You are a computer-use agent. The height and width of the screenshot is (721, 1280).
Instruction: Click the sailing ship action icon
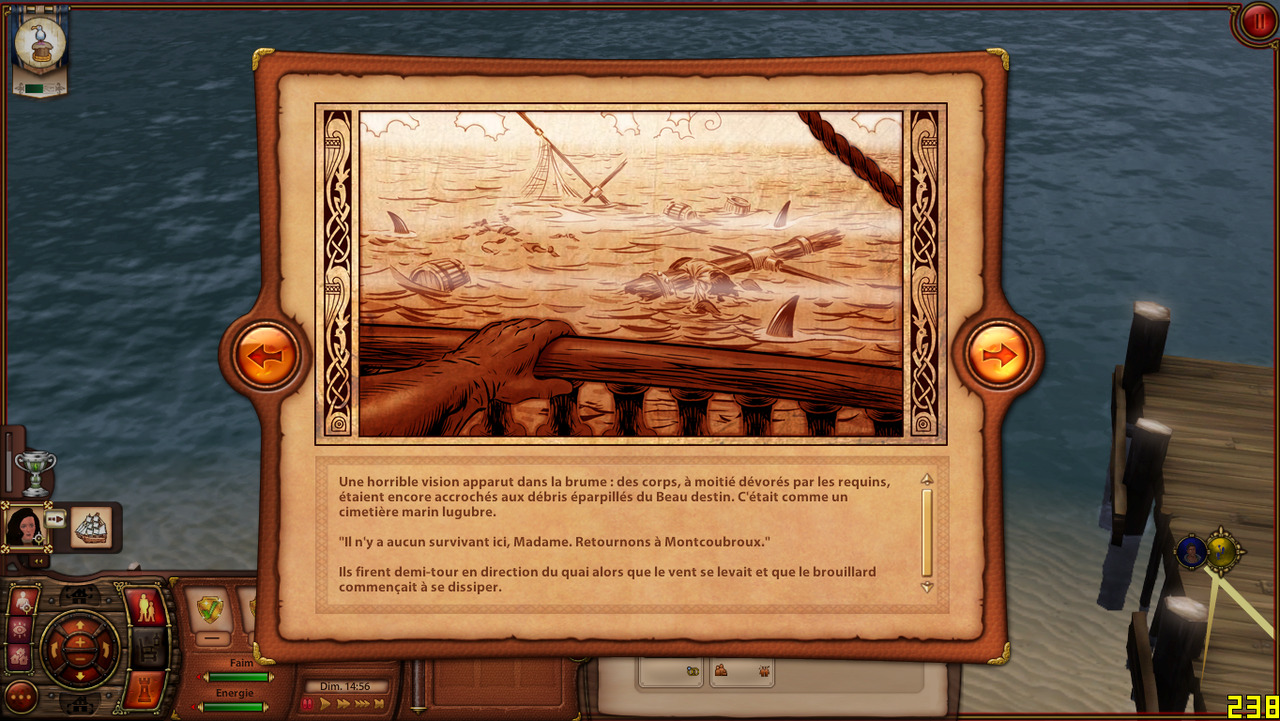(92, 527)
